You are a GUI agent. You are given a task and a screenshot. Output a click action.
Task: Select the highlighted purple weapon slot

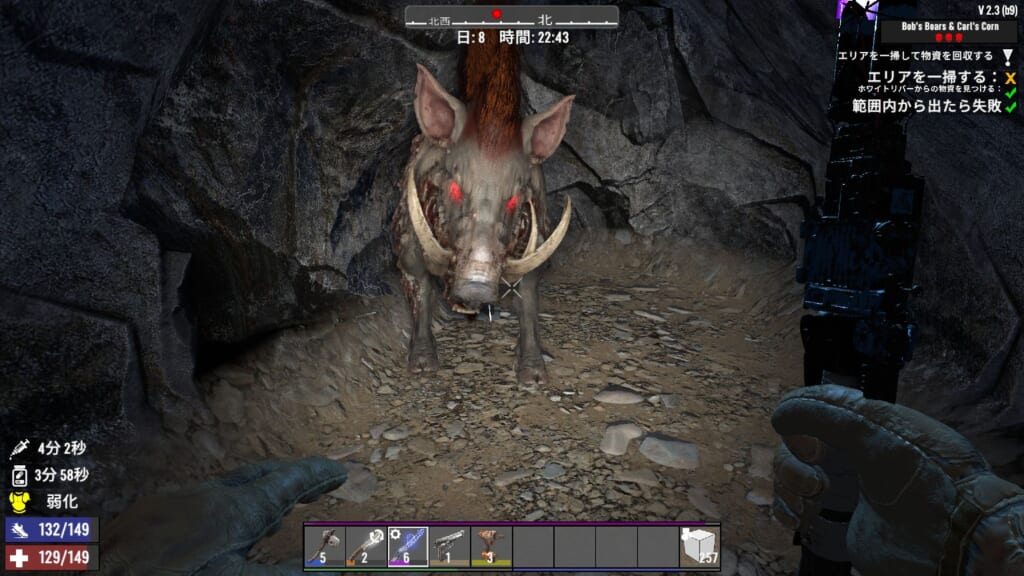click(408, 547)
